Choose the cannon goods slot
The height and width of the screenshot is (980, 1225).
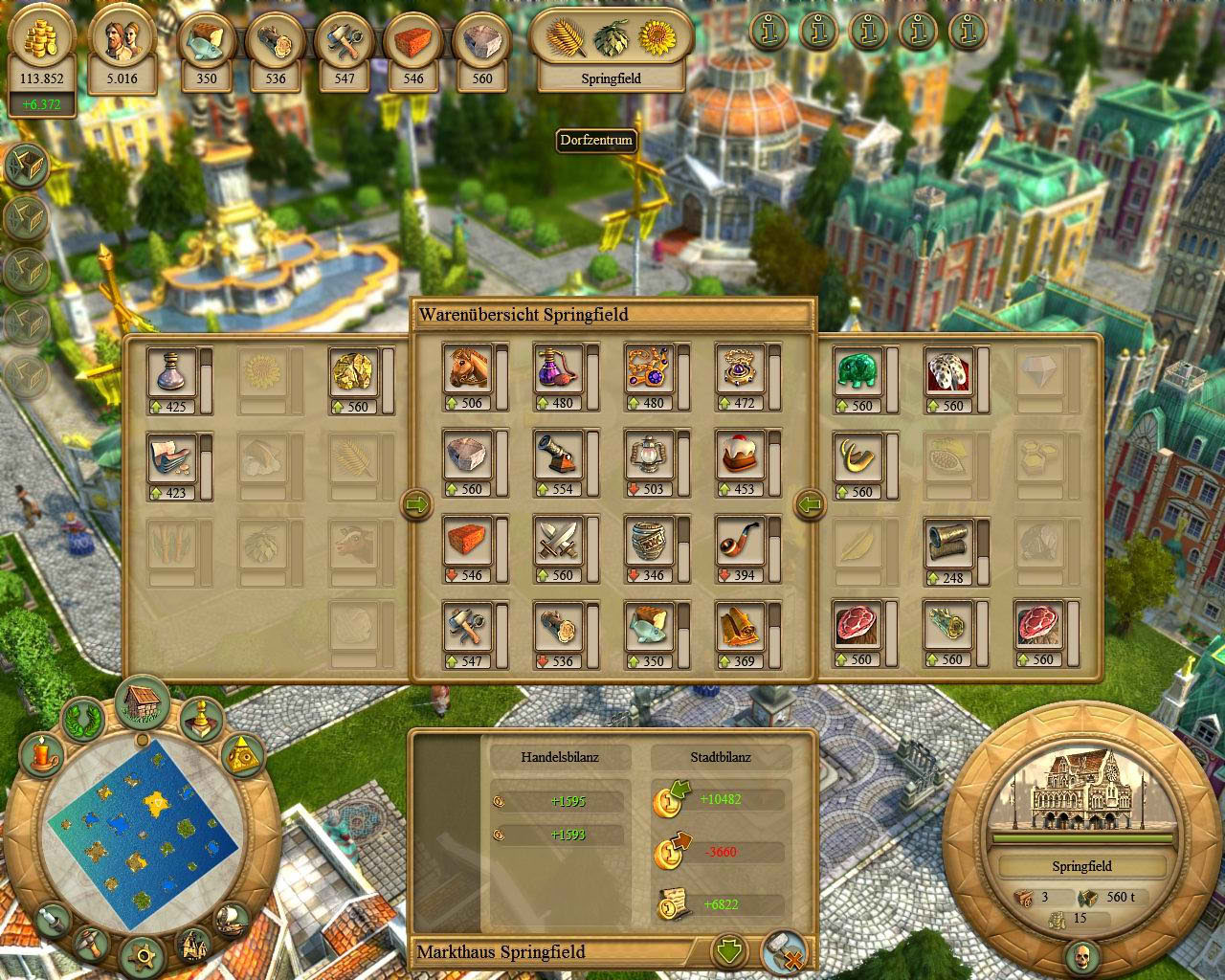pos(557,456)
